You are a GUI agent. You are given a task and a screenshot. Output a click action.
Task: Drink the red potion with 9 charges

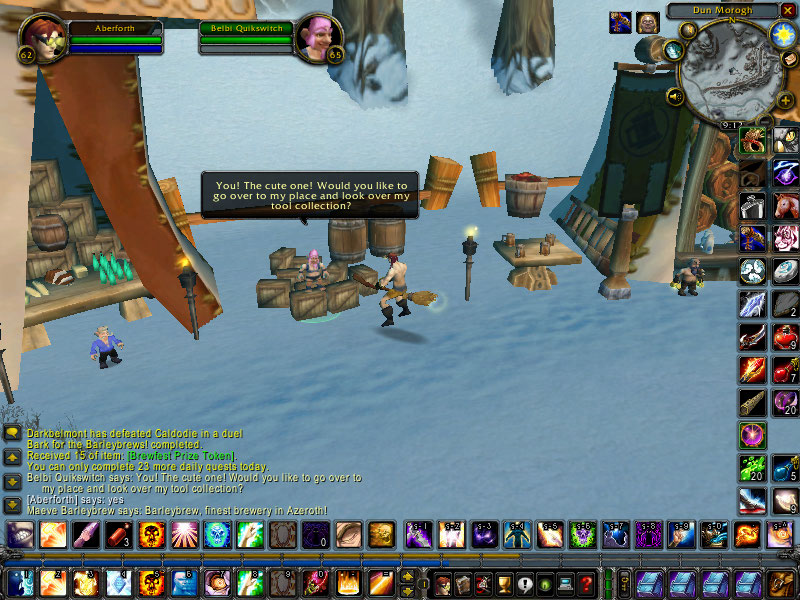tap(785, 338)
